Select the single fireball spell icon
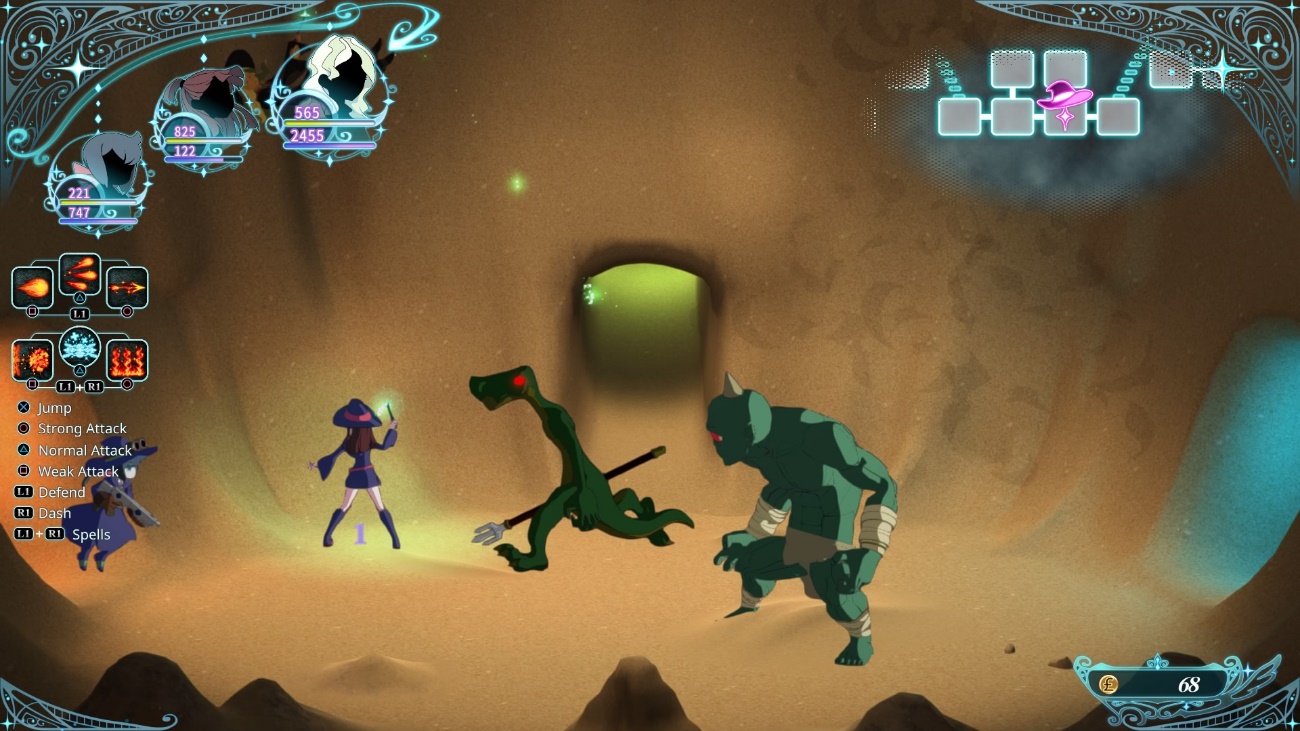Image resolution: width=1300 pixels, height=731 pixels. tap(32, 288)
